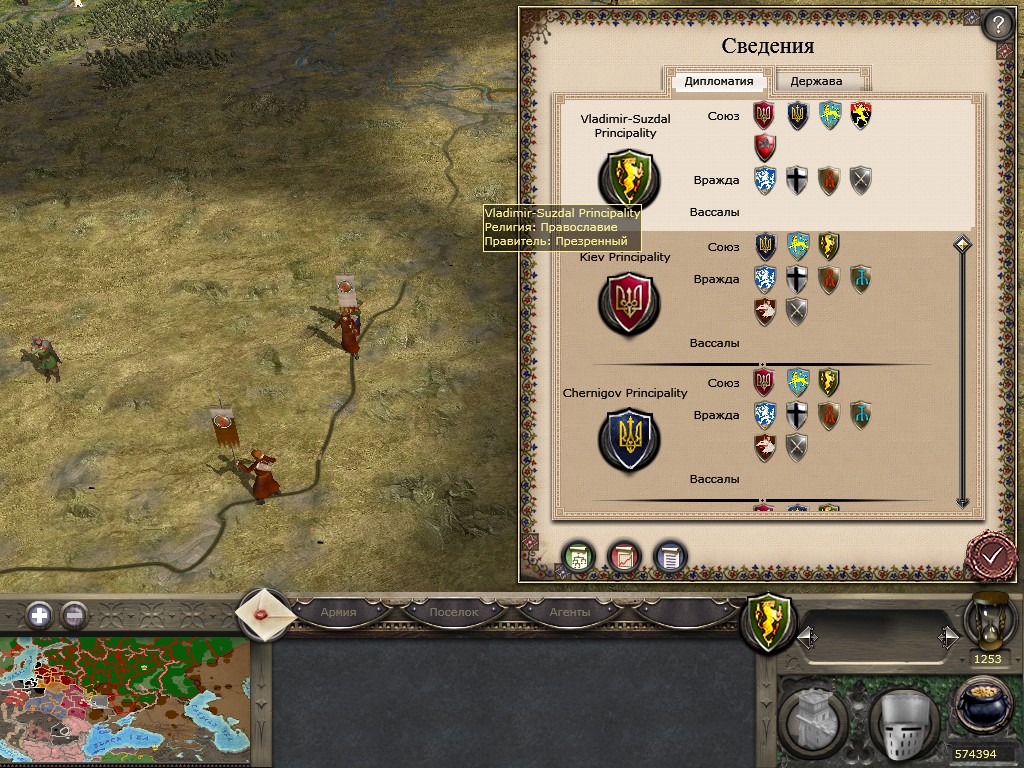The width and height of the screenshot is (1024, 768).
Task: Open the wax-sealed letter missions button
Action: pyautogui.click(x=264, y=613)
